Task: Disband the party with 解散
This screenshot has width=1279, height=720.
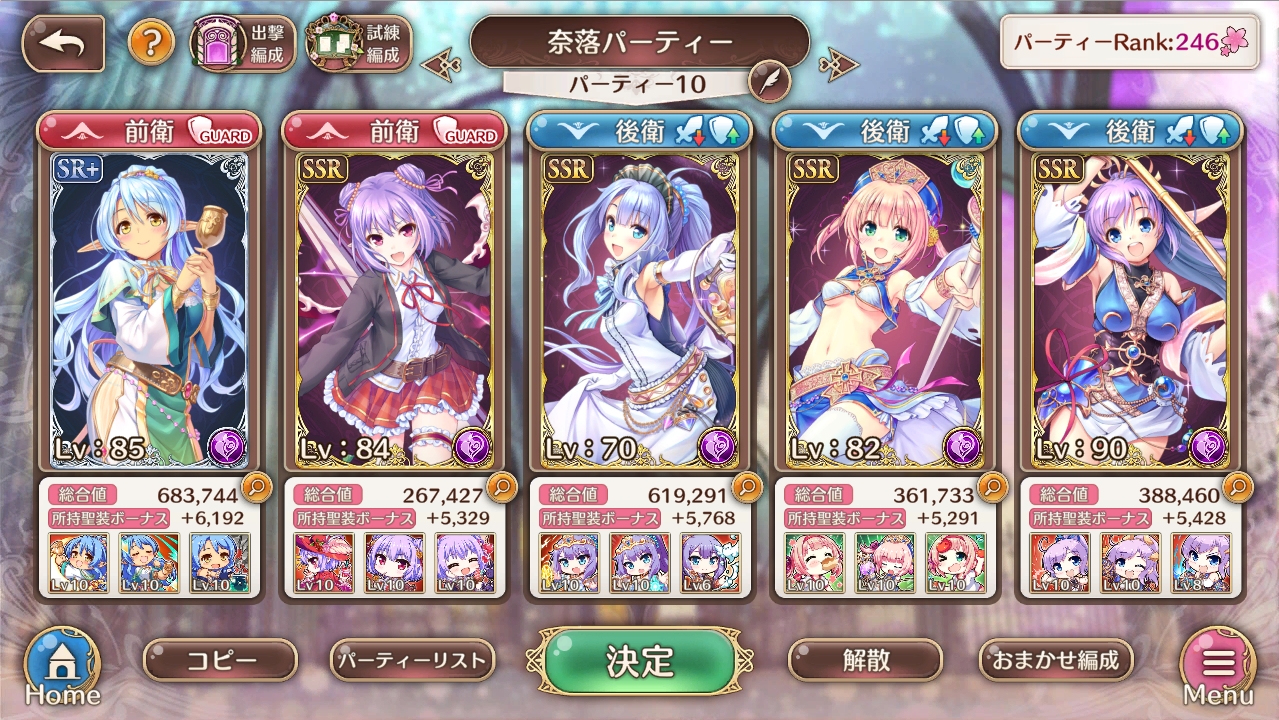Action: [865, 660]
